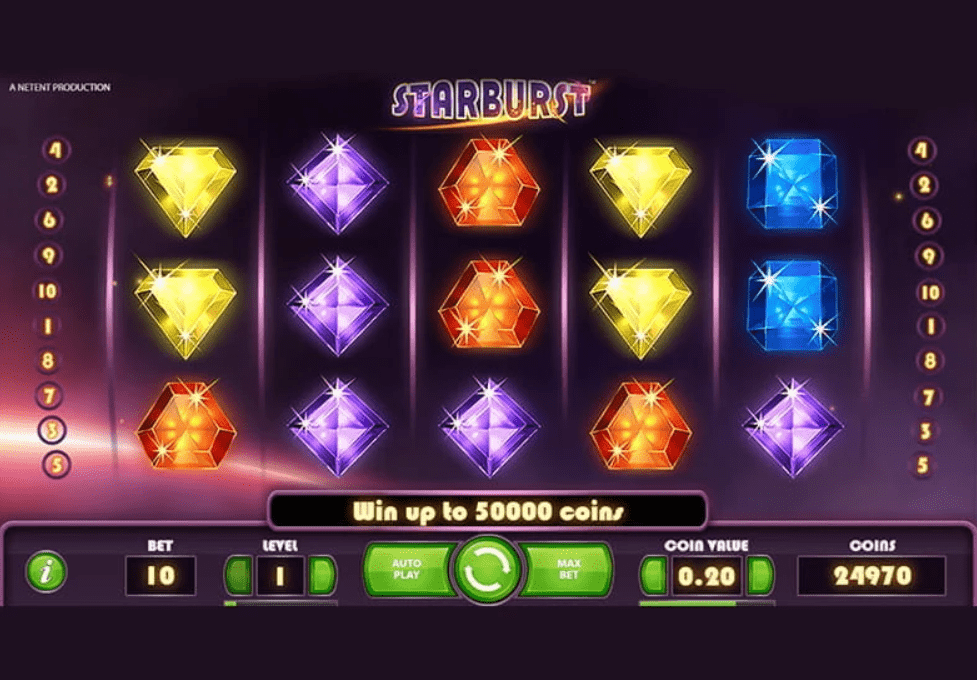Decrease the bet level
This screenshot has height=680, width=977.
(238, 575)
